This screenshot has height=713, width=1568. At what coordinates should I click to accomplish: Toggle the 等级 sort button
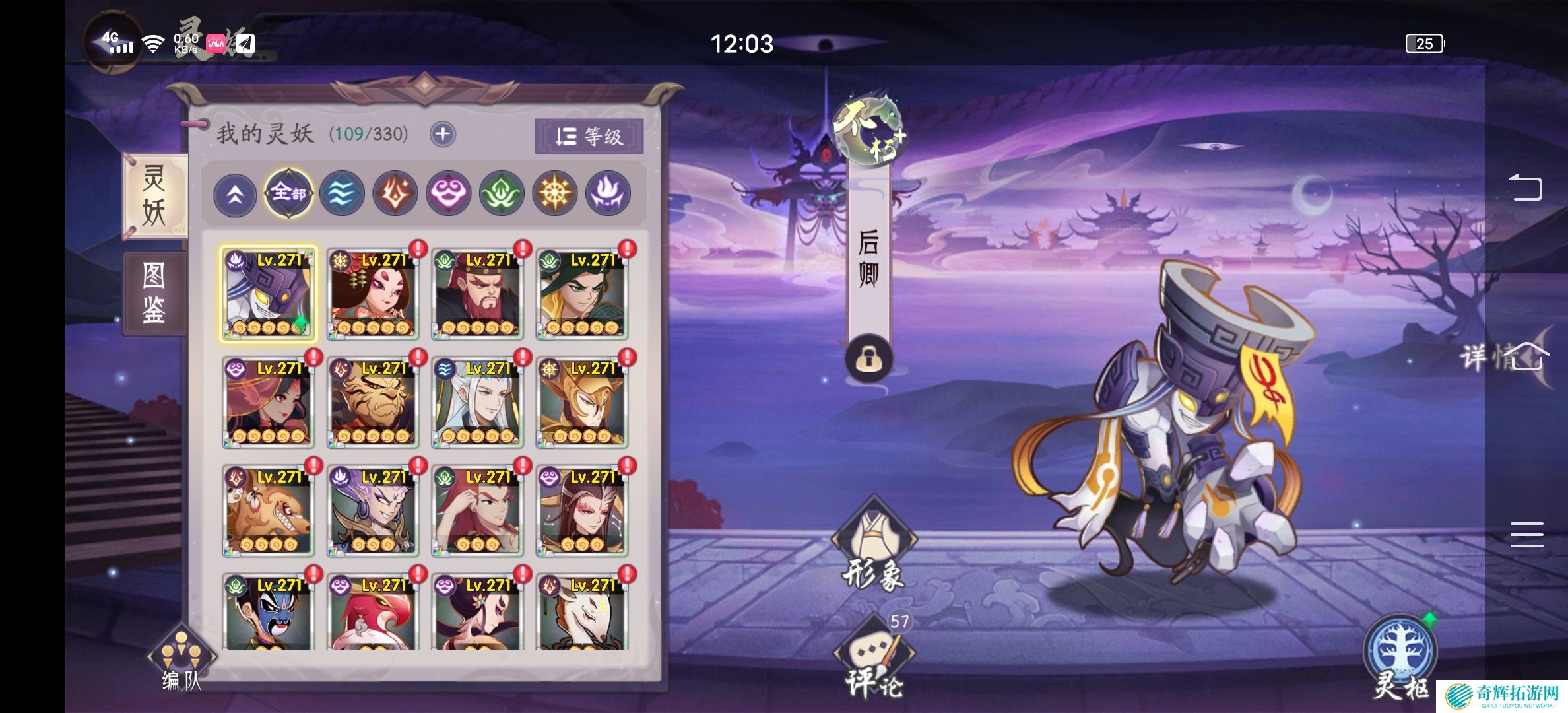pos(589,137)
